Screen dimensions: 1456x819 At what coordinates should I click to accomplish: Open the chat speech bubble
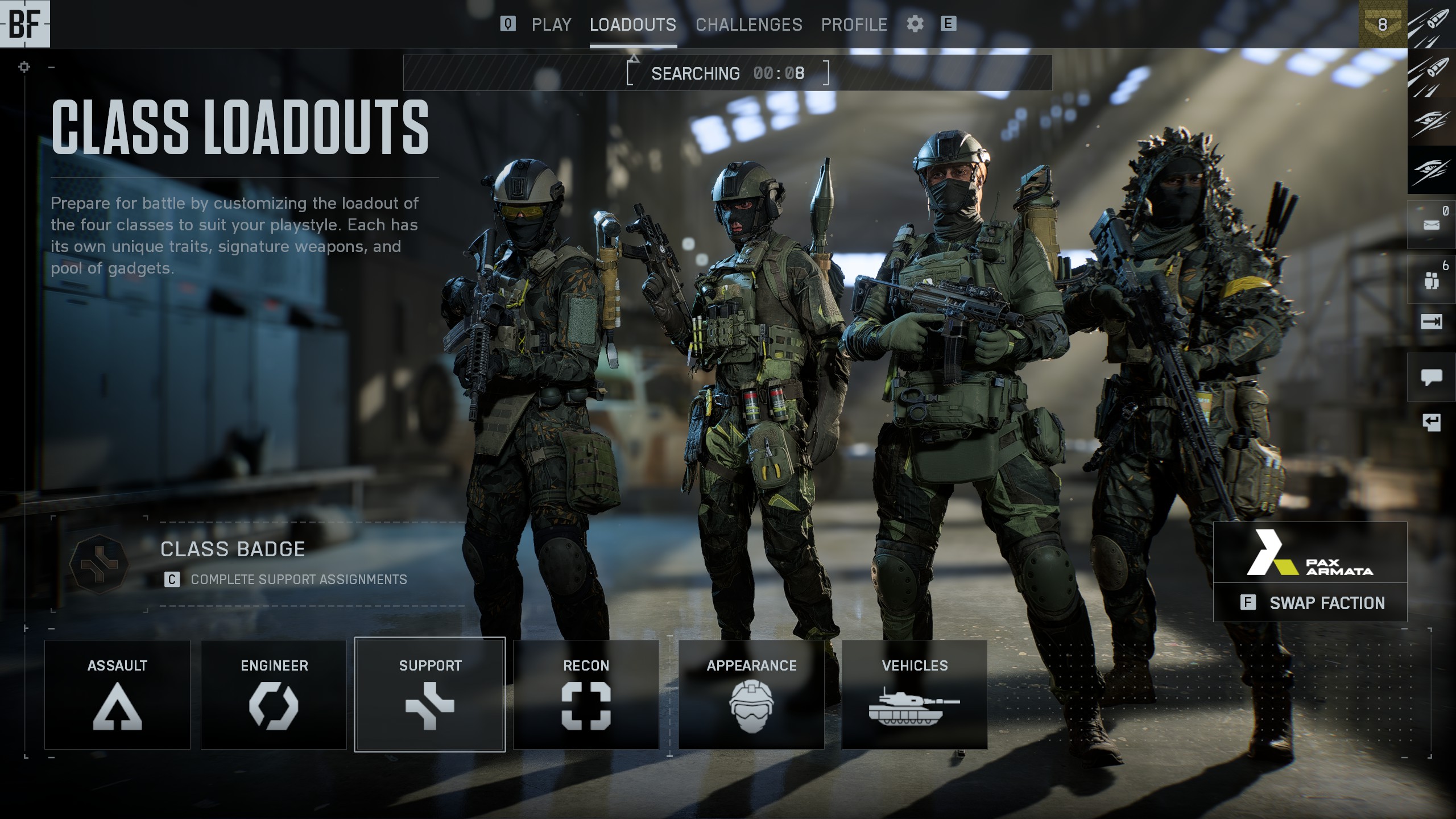pyautogui.click(x=1431, y=377)
